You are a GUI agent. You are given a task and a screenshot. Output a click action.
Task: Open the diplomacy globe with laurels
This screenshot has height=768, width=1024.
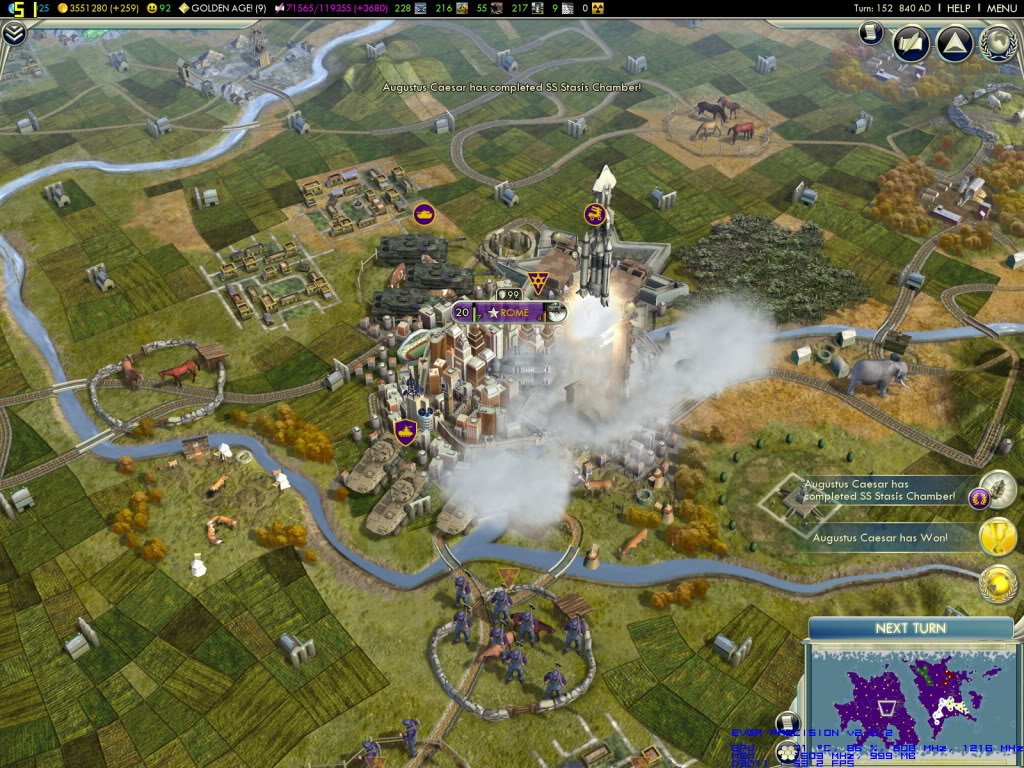997,43
